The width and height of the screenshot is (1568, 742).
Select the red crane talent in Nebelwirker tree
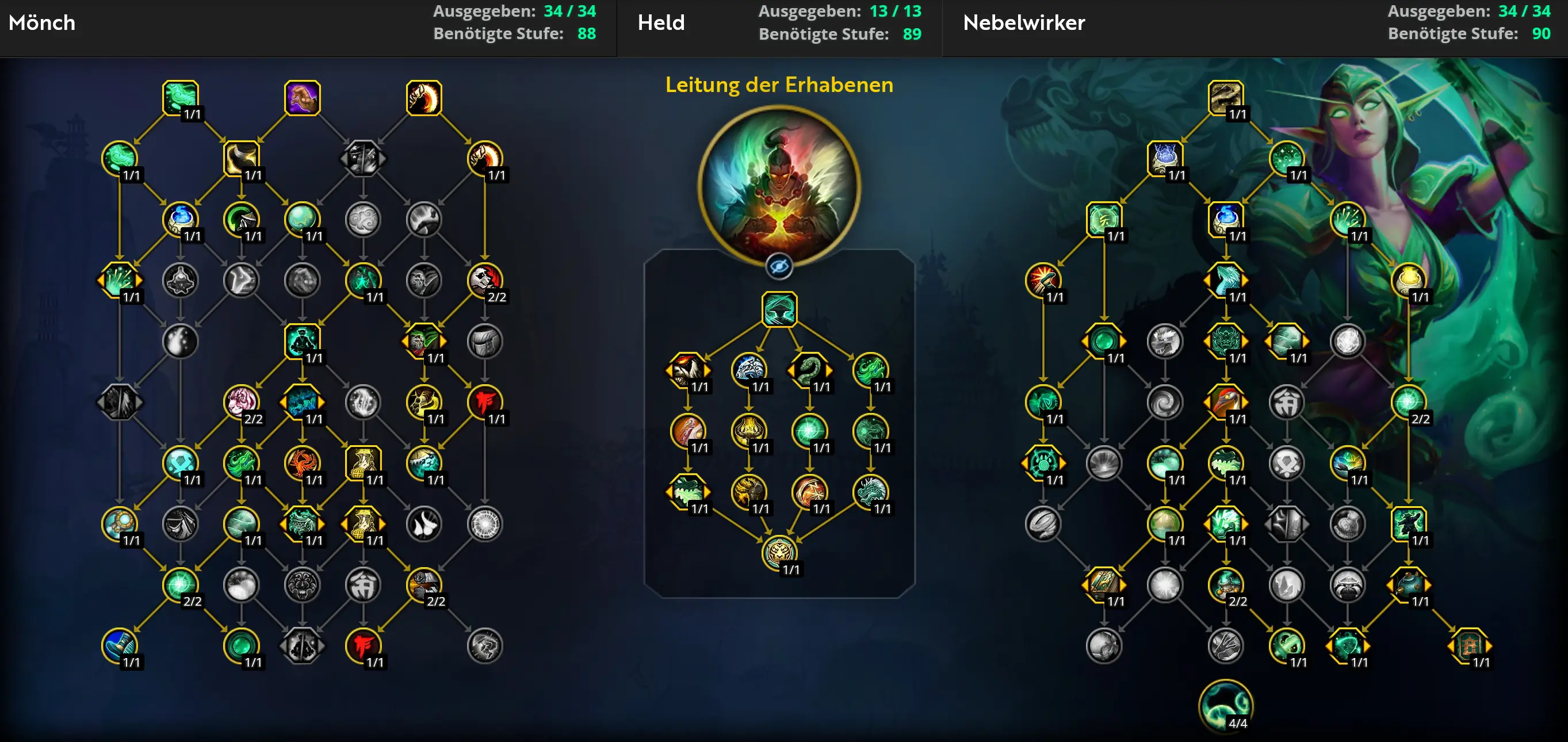click(1225, 401)
